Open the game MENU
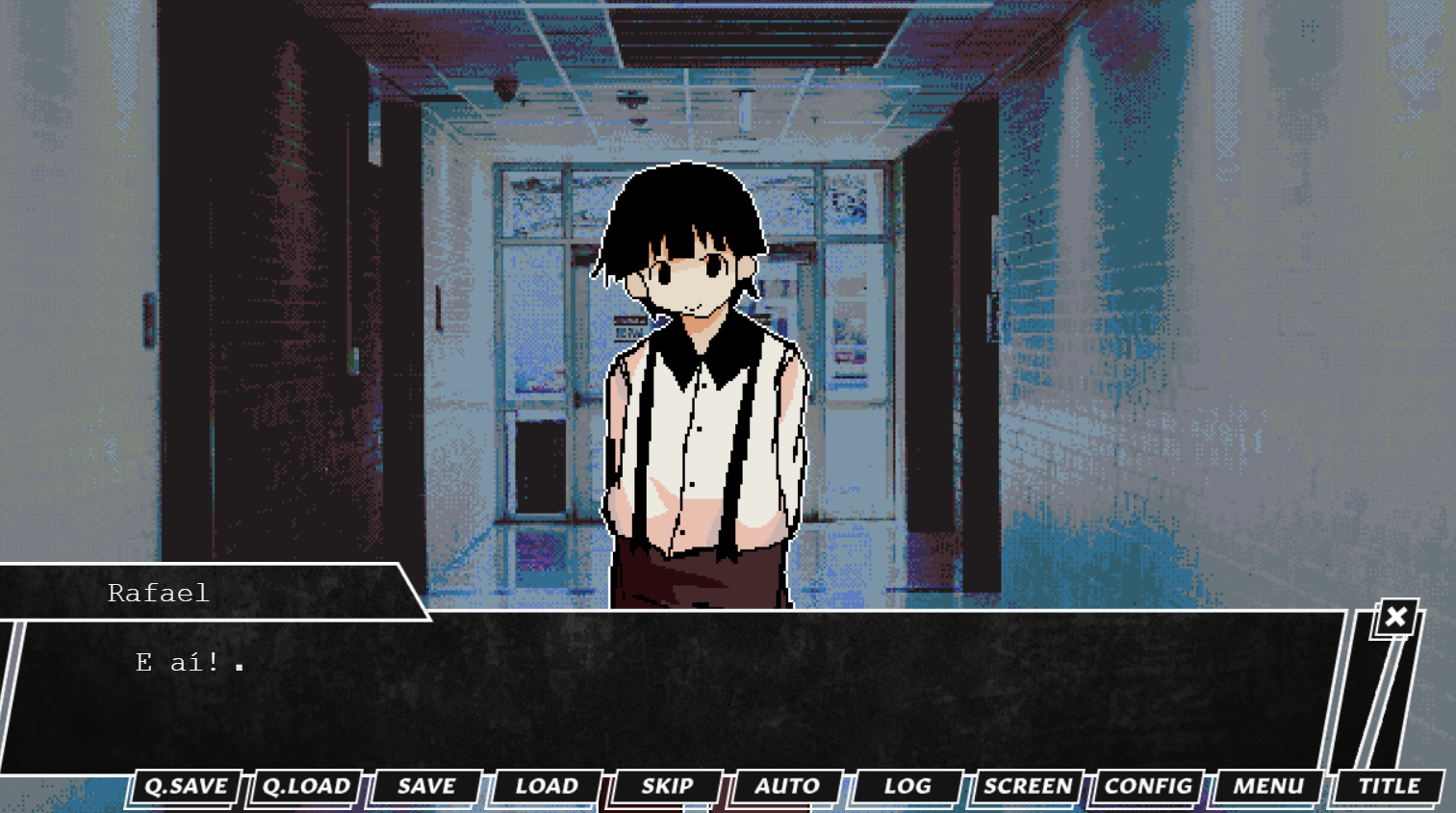The height and width of the screenshot is (813, 1456). pyautogui.click(x=1268, y=786)
